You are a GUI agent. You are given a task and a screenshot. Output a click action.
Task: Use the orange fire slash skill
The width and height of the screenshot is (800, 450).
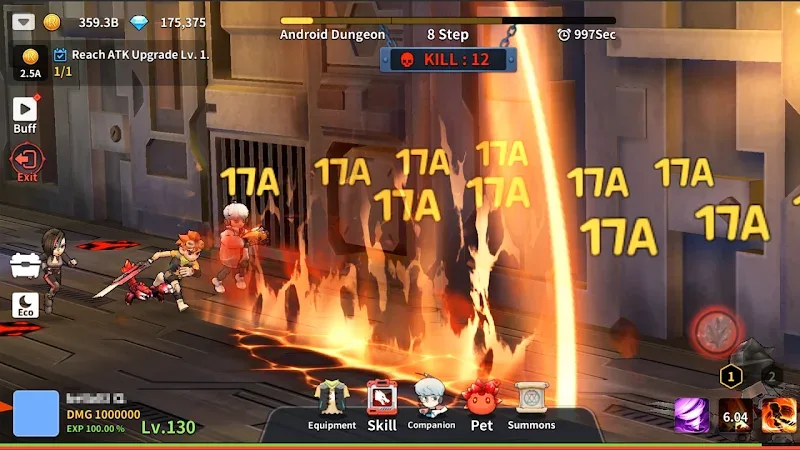point(779,415)
